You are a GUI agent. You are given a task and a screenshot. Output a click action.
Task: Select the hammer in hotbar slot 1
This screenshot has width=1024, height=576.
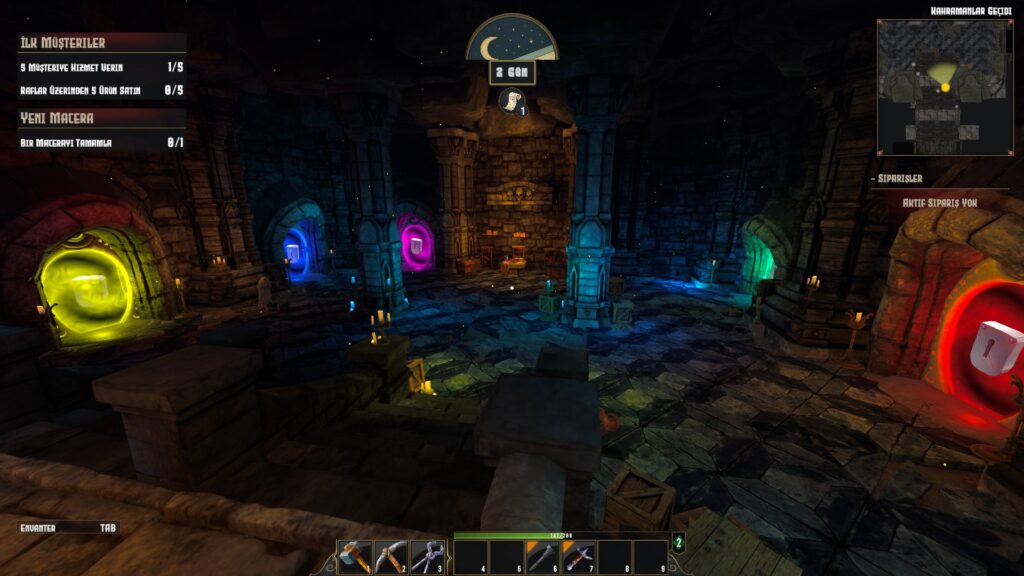click(x=355, y=556)
